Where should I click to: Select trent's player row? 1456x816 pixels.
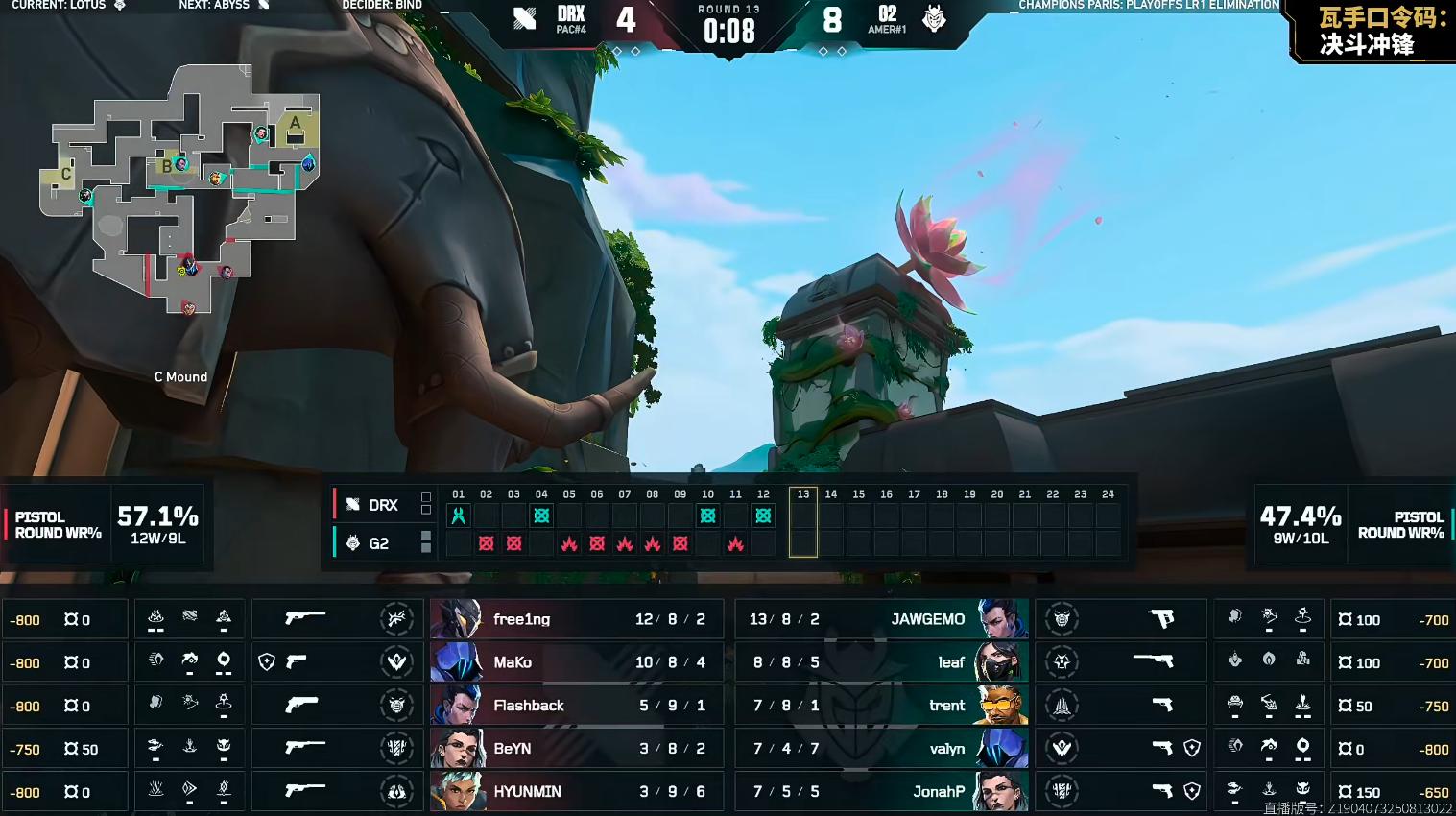click(x=881, y=706)
